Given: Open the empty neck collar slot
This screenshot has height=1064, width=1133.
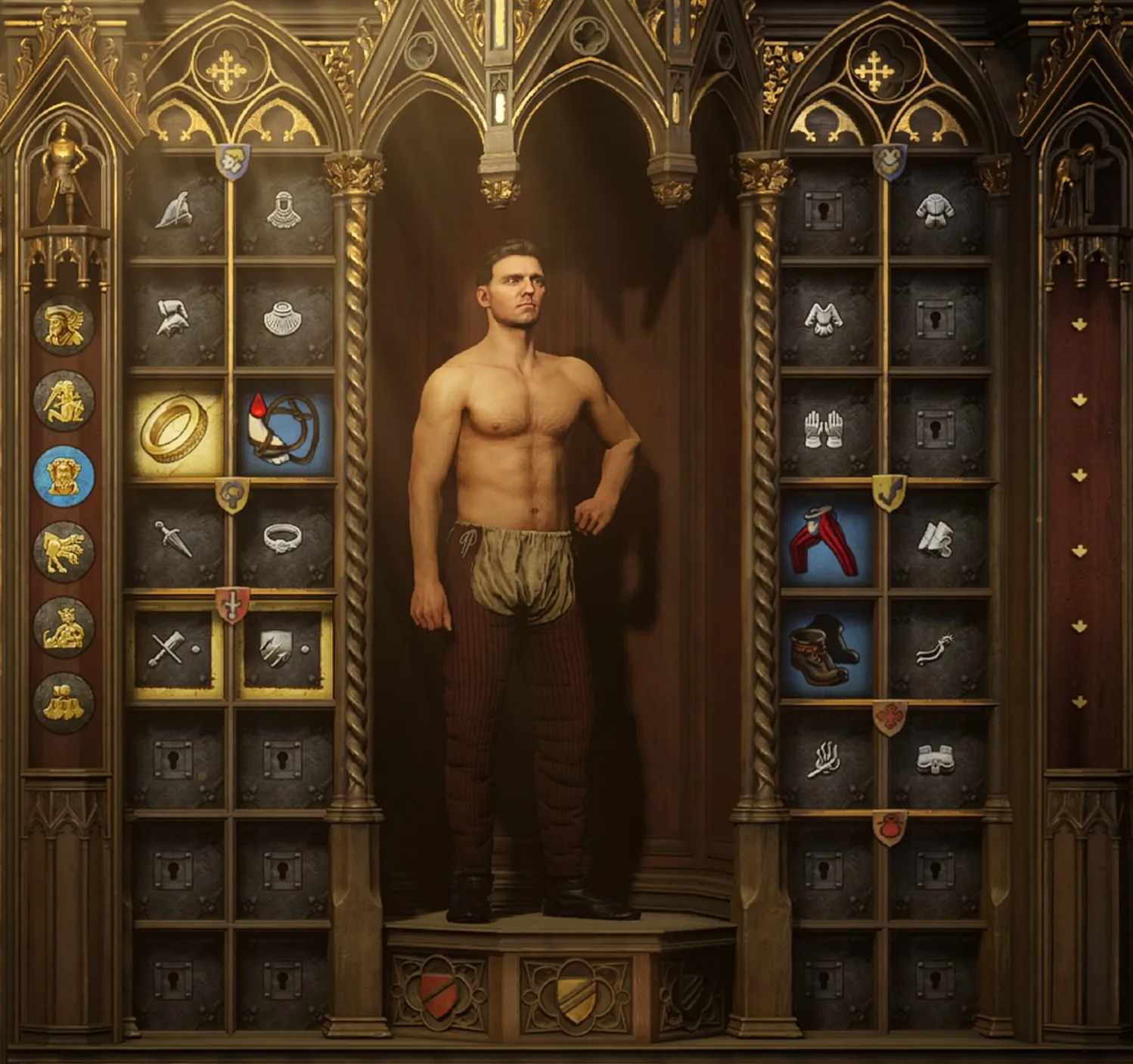Looking at the screenshot, I should (284, 318).
